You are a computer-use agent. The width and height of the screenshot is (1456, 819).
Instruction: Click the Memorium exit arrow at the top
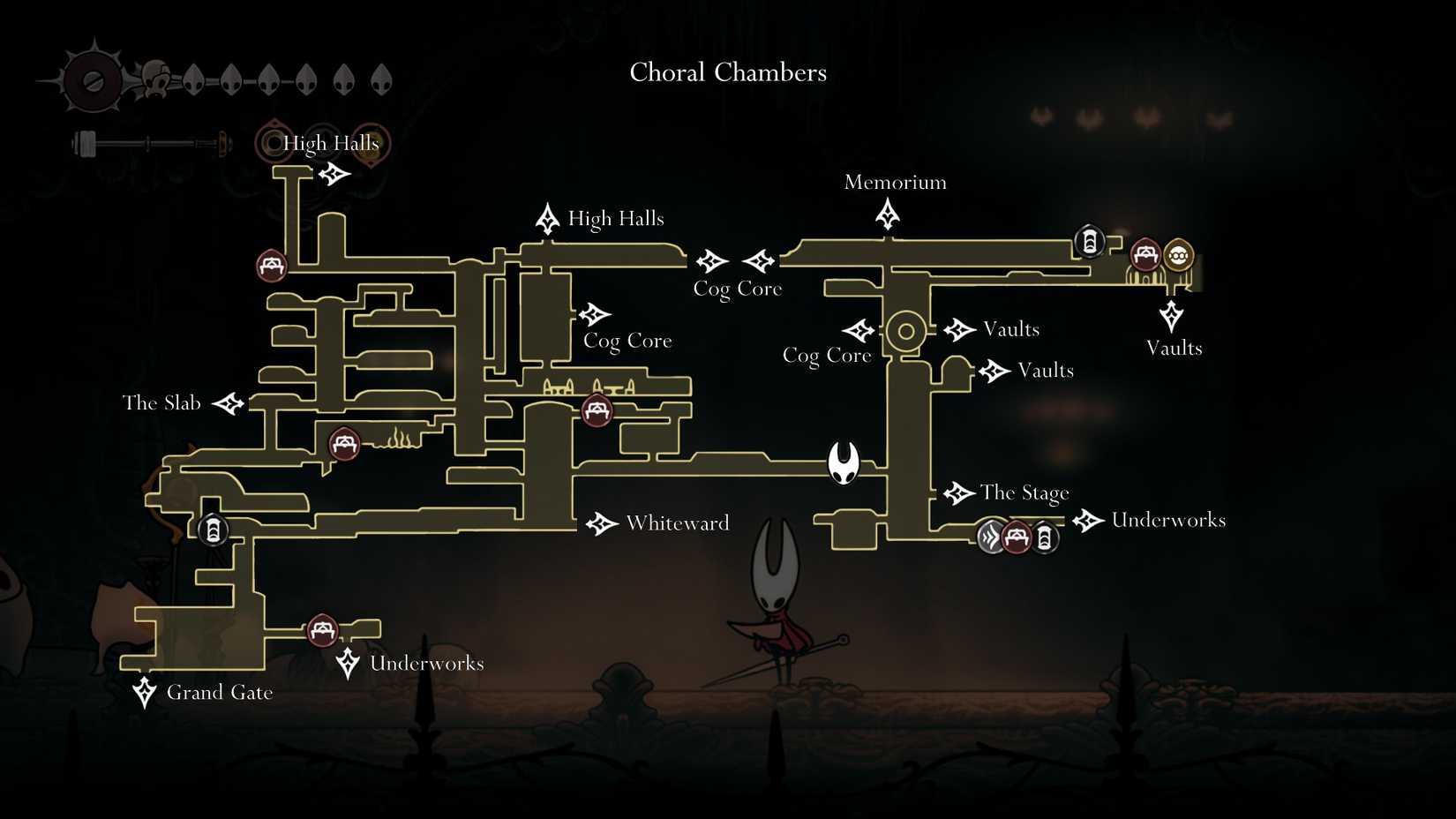pyautogui.click(x=887, y=214)
